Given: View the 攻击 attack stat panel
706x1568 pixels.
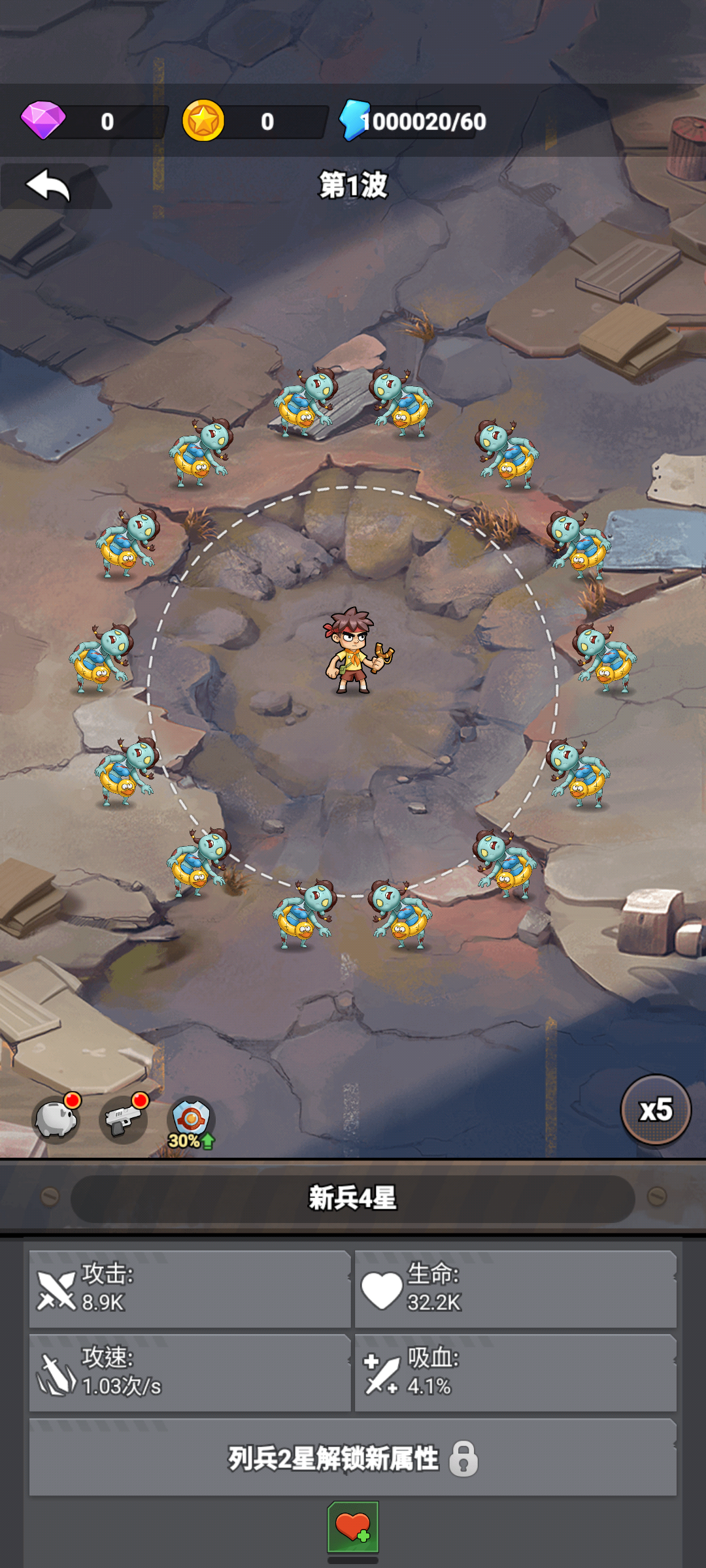Looking at the screenshot, I should pyautogui.click(x=190, y=1288).
